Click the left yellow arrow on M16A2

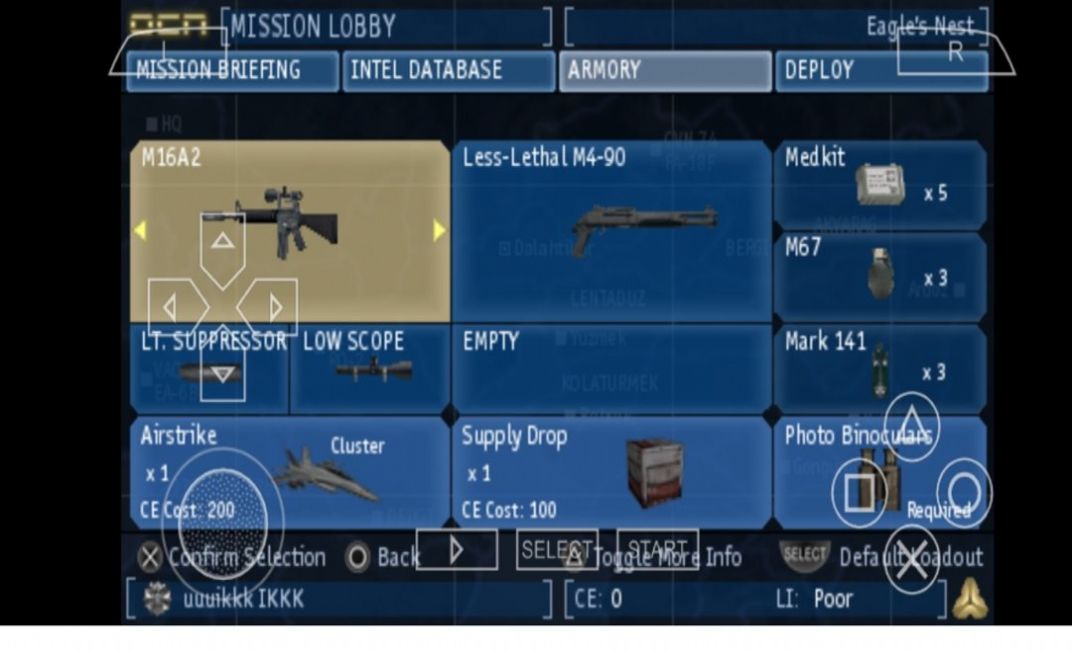[x=140, y=231]
